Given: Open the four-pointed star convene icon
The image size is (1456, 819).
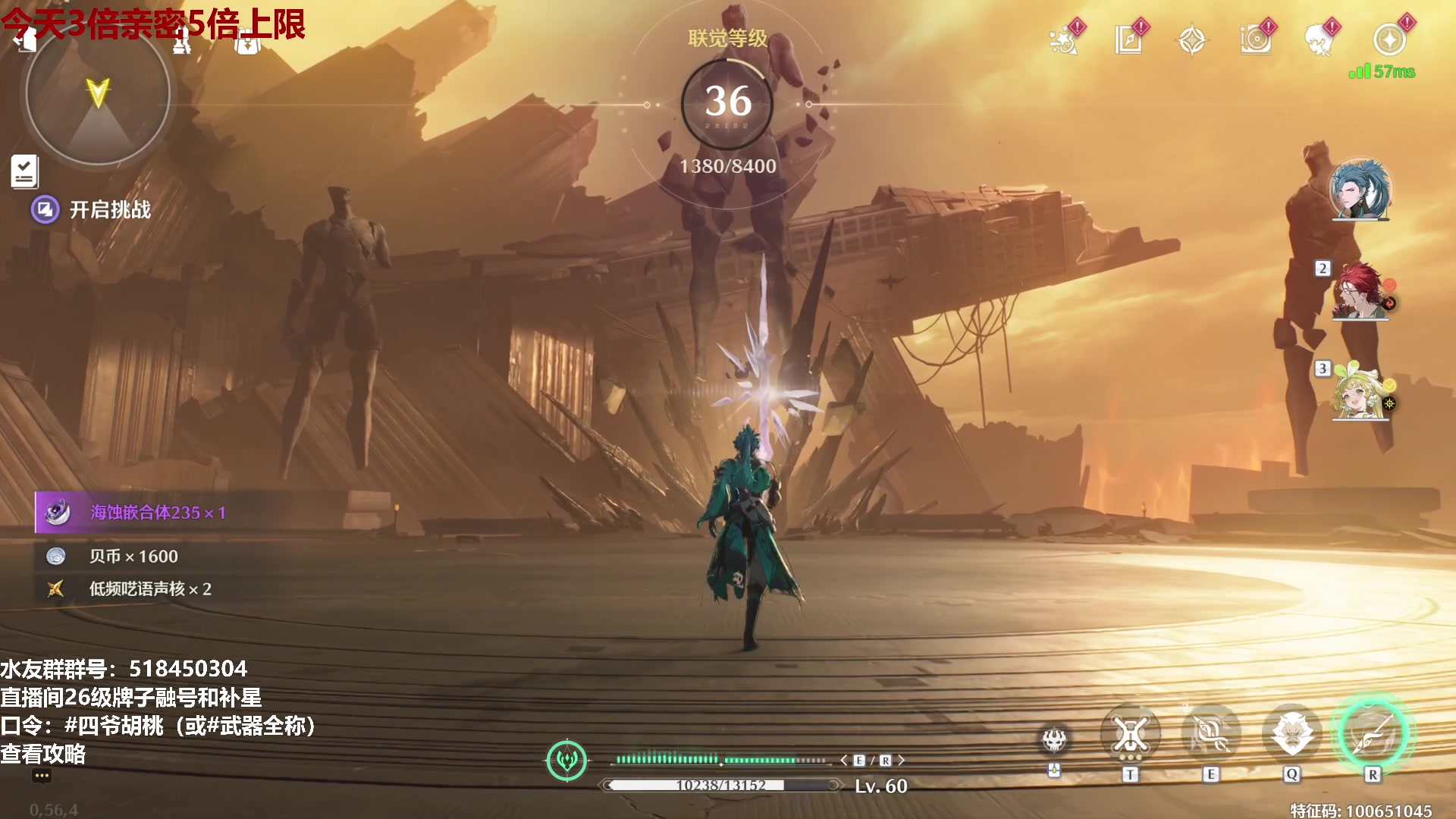Looking at the screenshot, I should click(x=1192, y=40).
